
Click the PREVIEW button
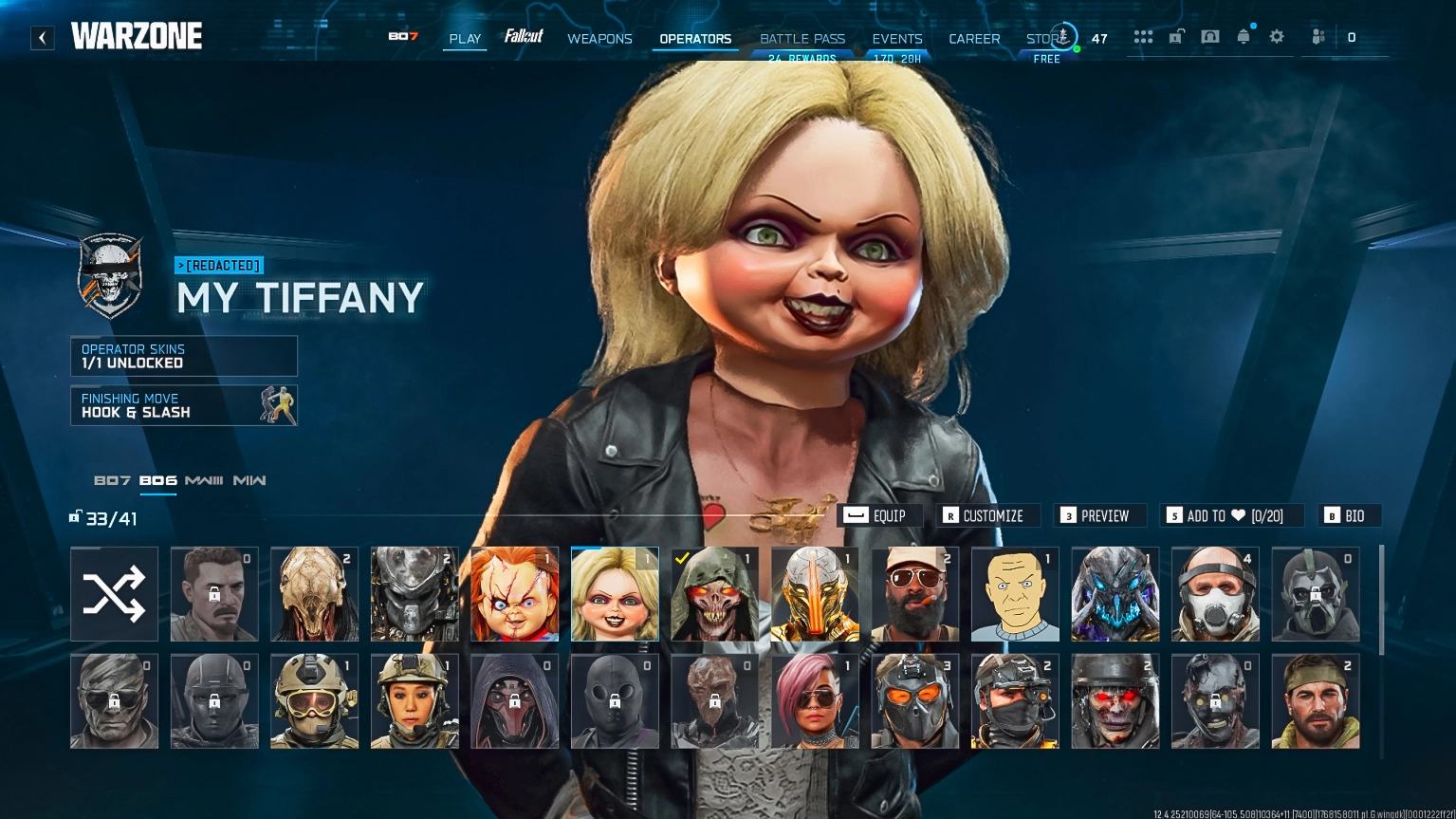click(x=1099, y=515)
